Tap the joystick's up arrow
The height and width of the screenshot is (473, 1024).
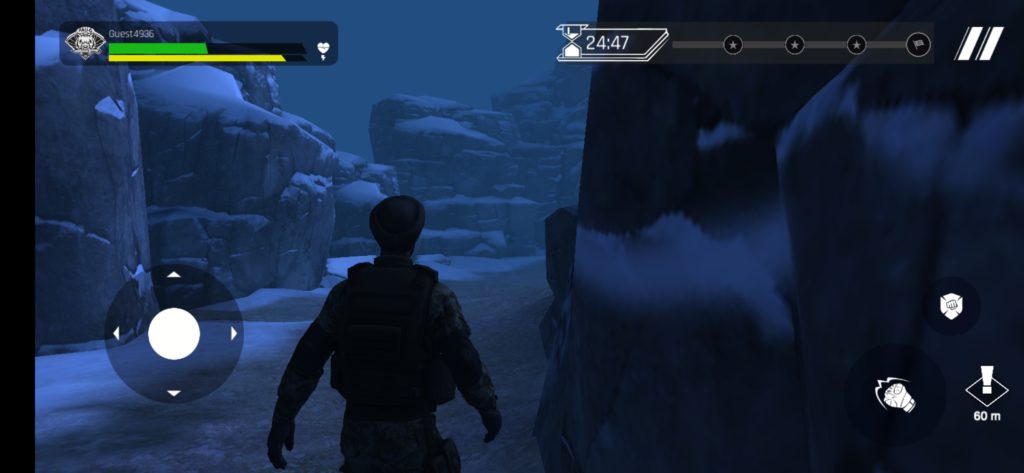(174, 274)
